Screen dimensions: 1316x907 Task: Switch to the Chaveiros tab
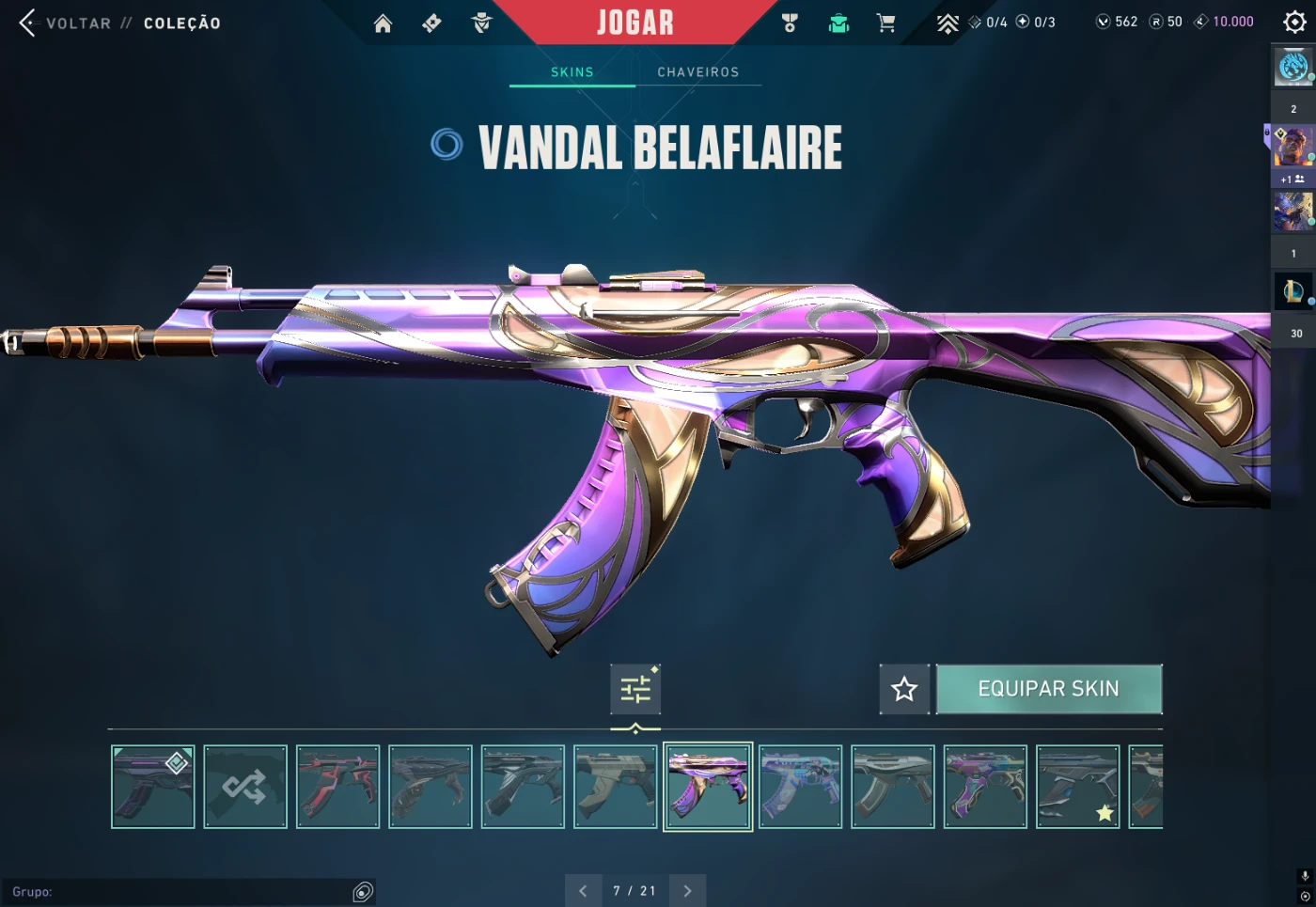click(697, 72)
